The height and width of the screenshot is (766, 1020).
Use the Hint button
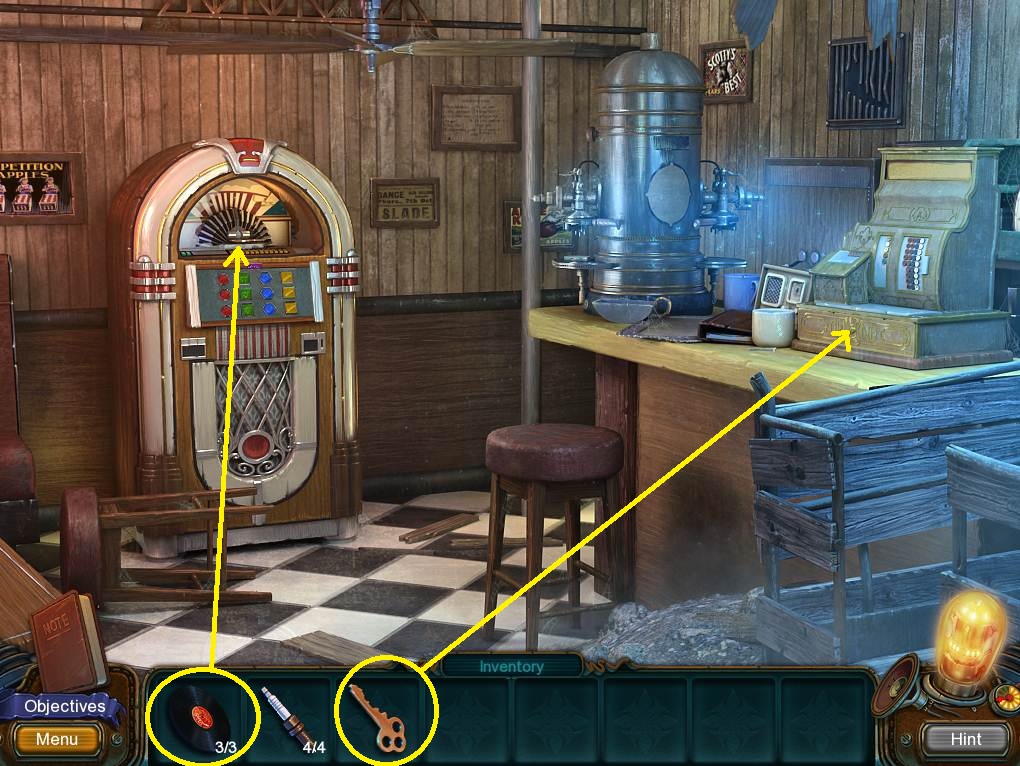tap(966, 739)
